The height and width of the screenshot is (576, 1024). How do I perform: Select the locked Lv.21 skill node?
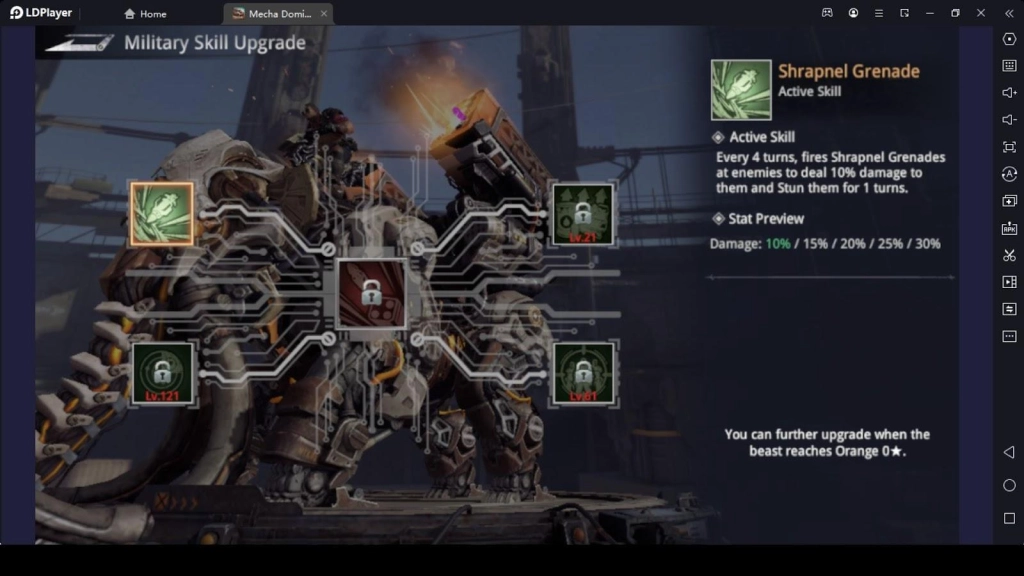[x=583, y=214]
